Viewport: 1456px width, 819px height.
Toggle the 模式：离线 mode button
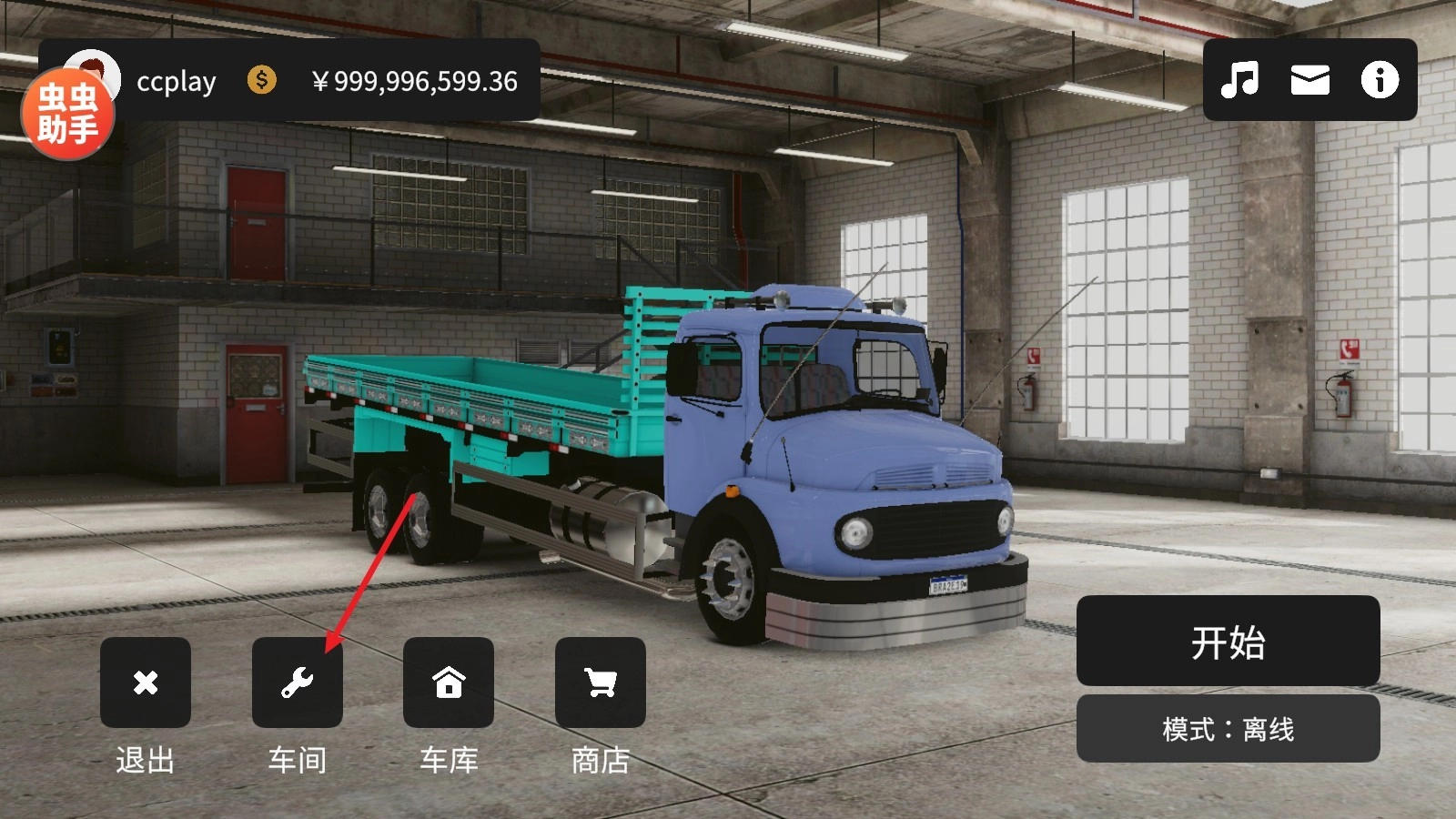pyautogui.click(x=1228, y=729)
